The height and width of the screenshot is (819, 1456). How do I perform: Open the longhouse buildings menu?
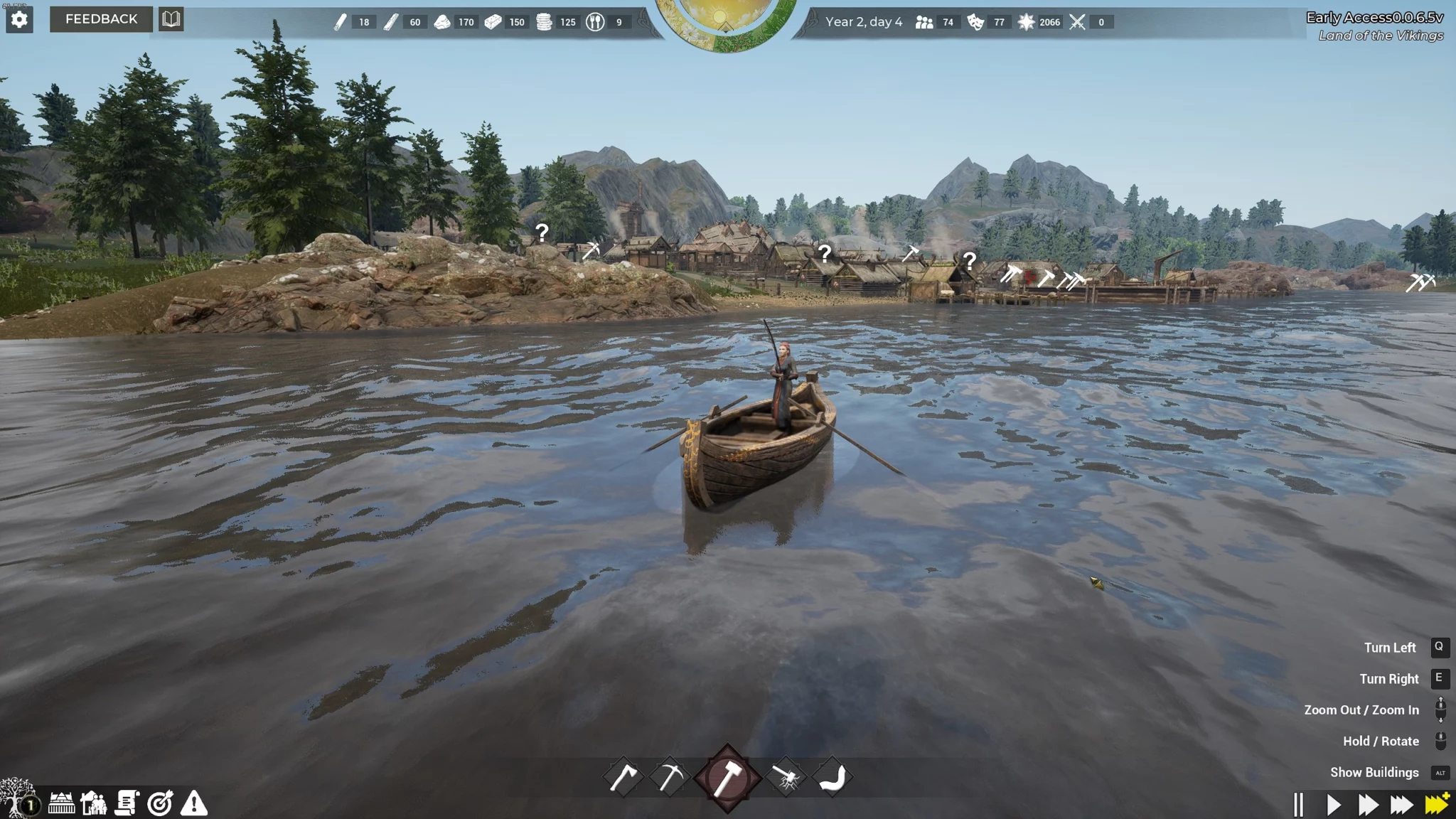pyautogui.click(x=61, y=803)
